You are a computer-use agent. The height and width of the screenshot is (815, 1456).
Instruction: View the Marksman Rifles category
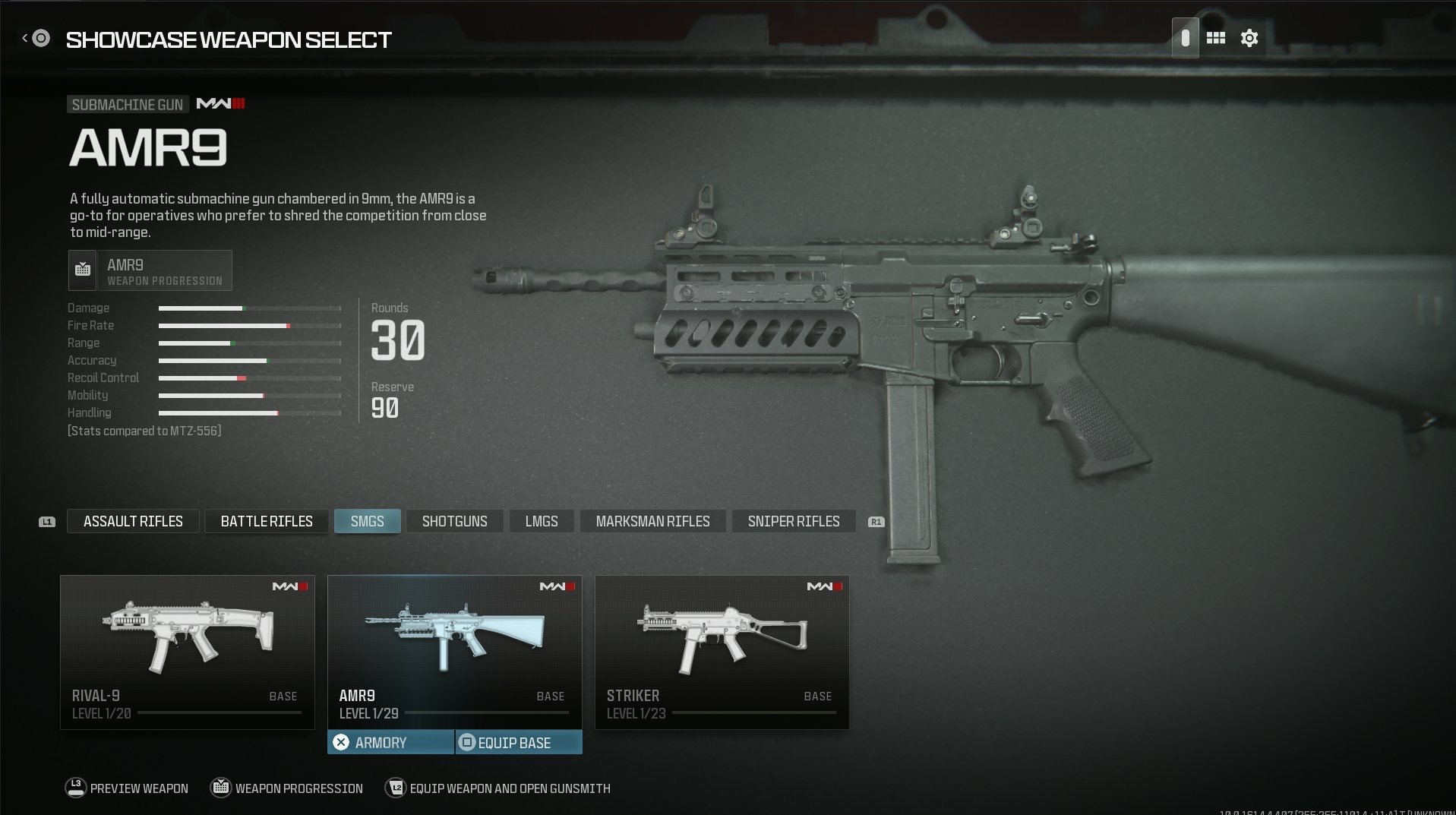coord(652,521)
